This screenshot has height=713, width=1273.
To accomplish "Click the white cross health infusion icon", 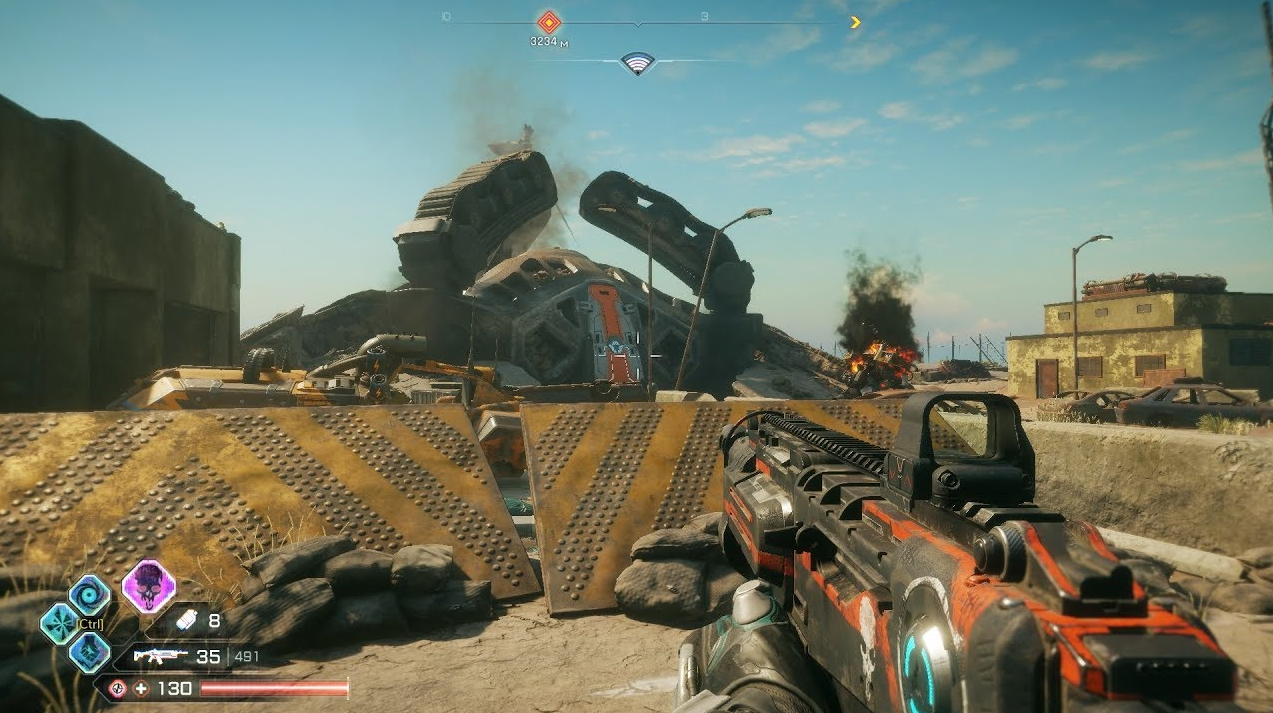I will 141,689.
